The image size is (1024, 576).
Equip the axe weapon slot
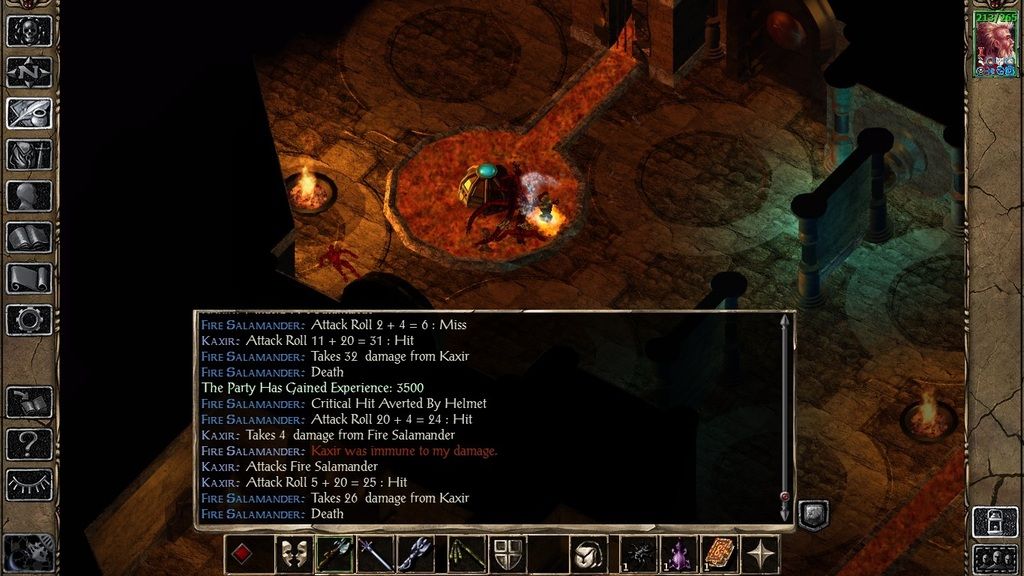coord(335,554)
